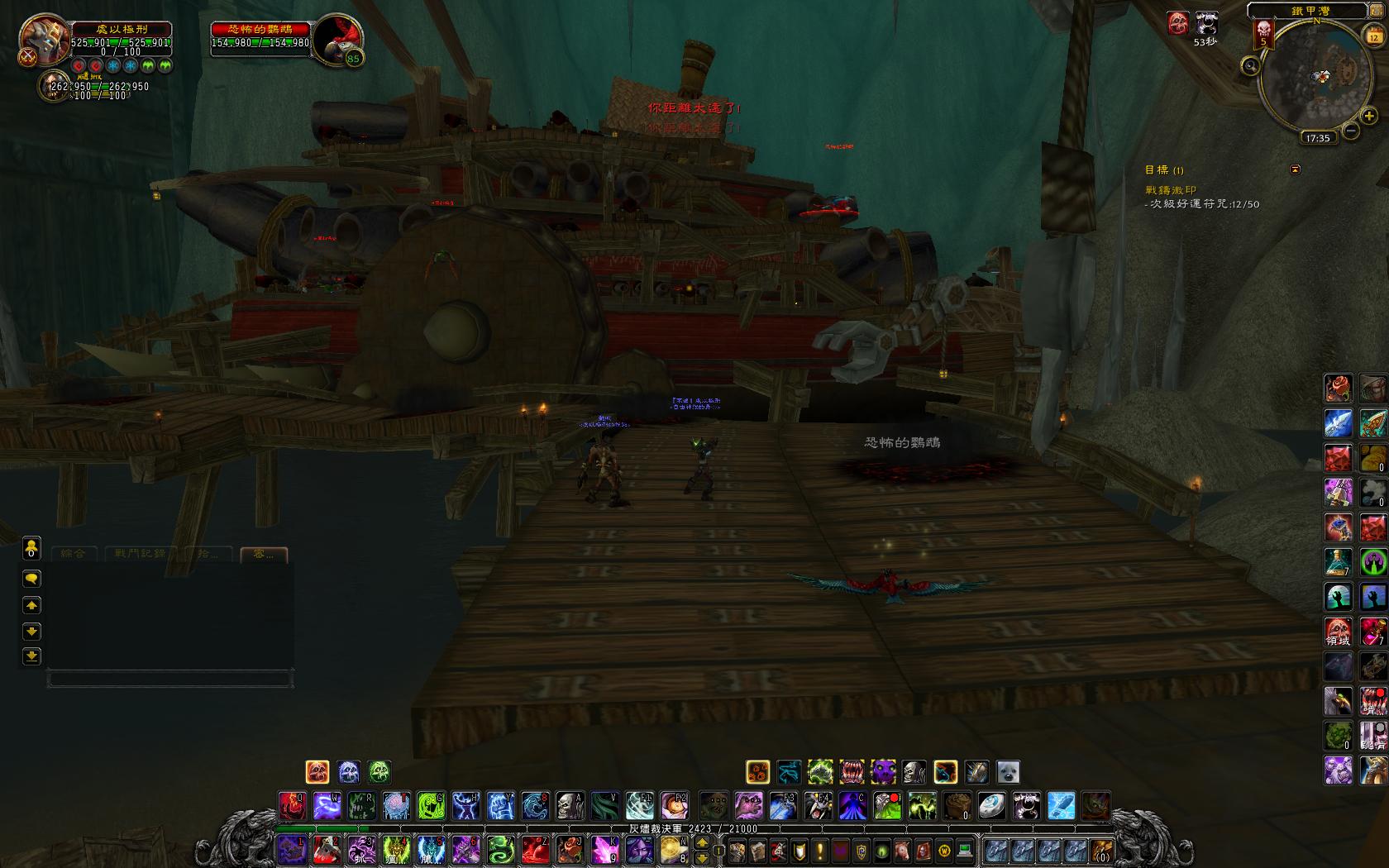This screenshot has width=1389, height=868.
Task: Open the backpack bag slot
Action: pyautogui.click(x=1101, y=850)
